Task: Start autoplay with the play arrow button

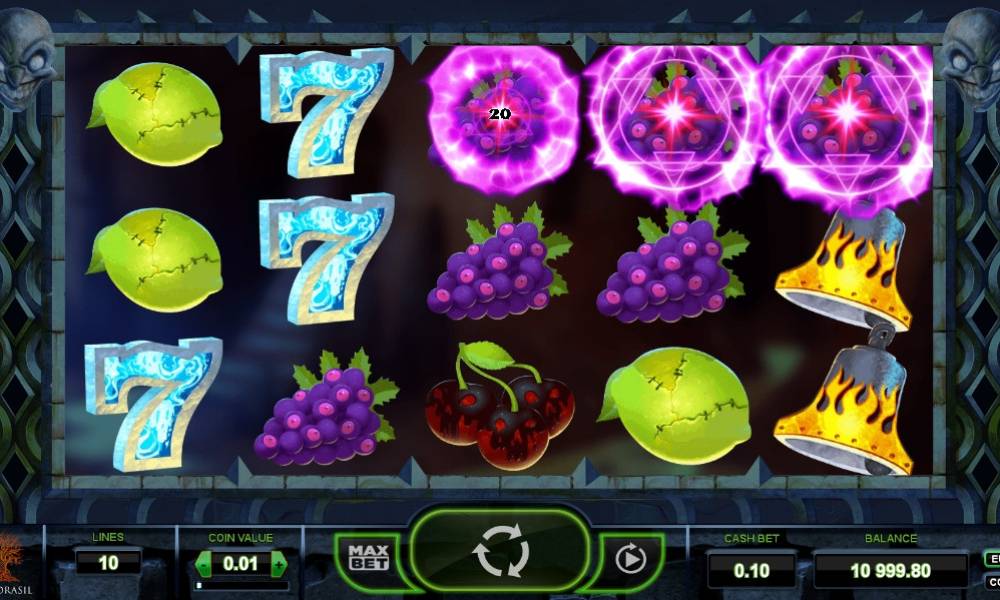Action: [x=631, y=558]
